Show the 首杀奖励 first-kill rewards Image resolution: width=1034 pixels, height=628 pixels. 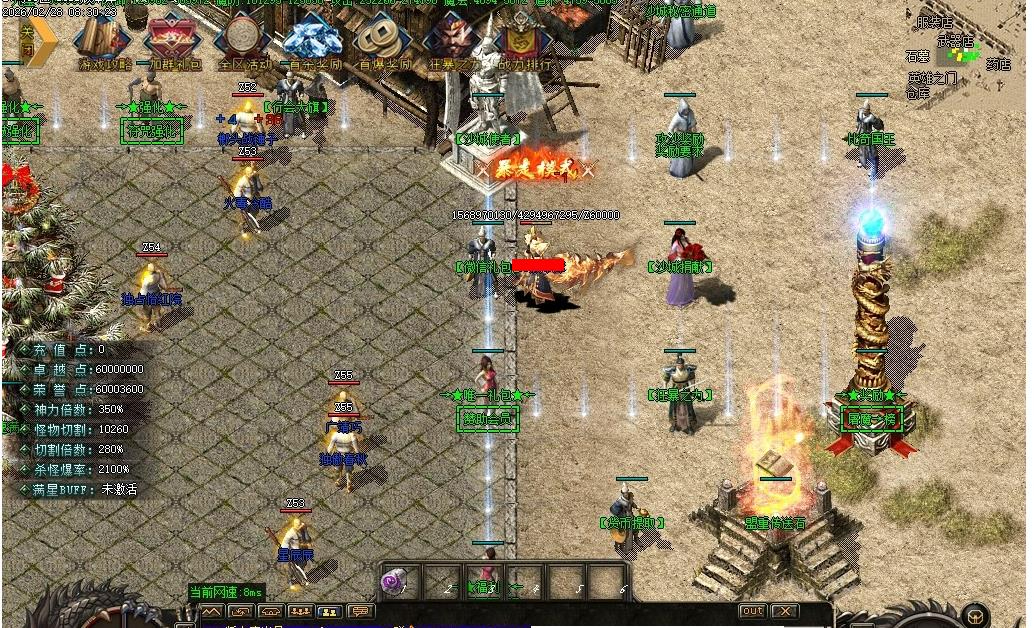313,44
